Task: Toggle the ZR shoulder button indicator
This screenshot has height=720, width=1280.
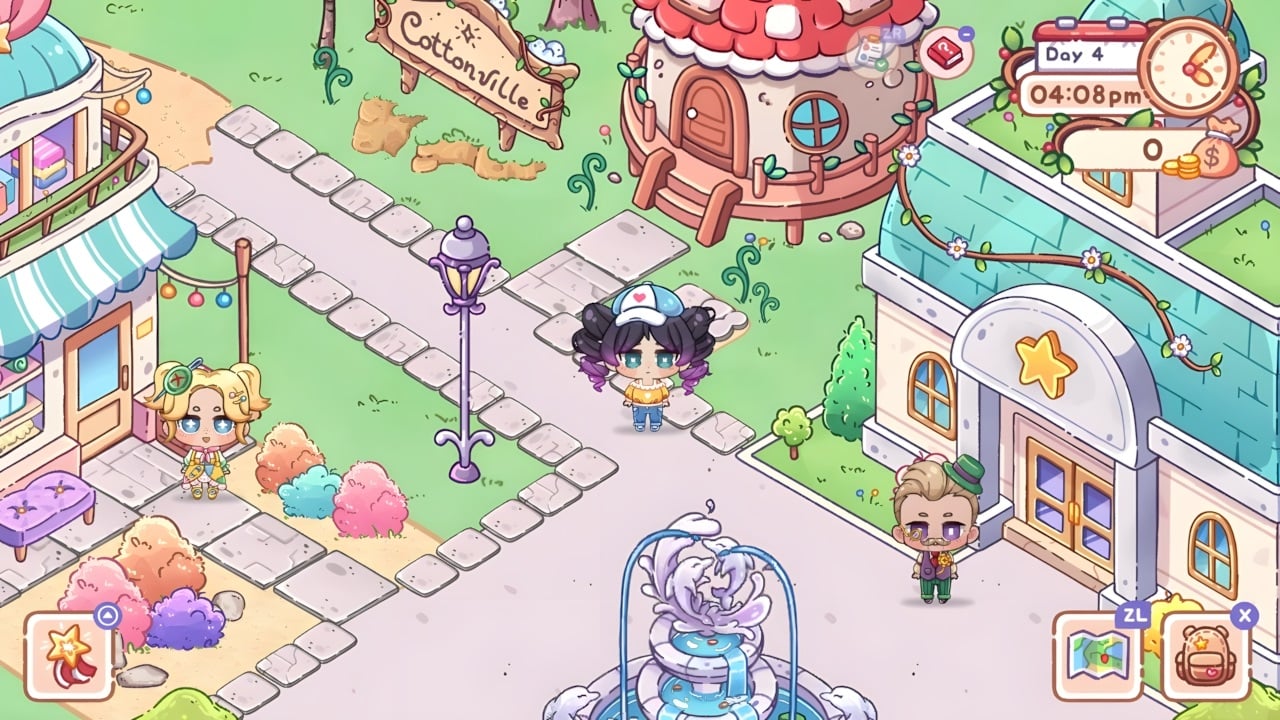Action: click(x=892, y=33)
